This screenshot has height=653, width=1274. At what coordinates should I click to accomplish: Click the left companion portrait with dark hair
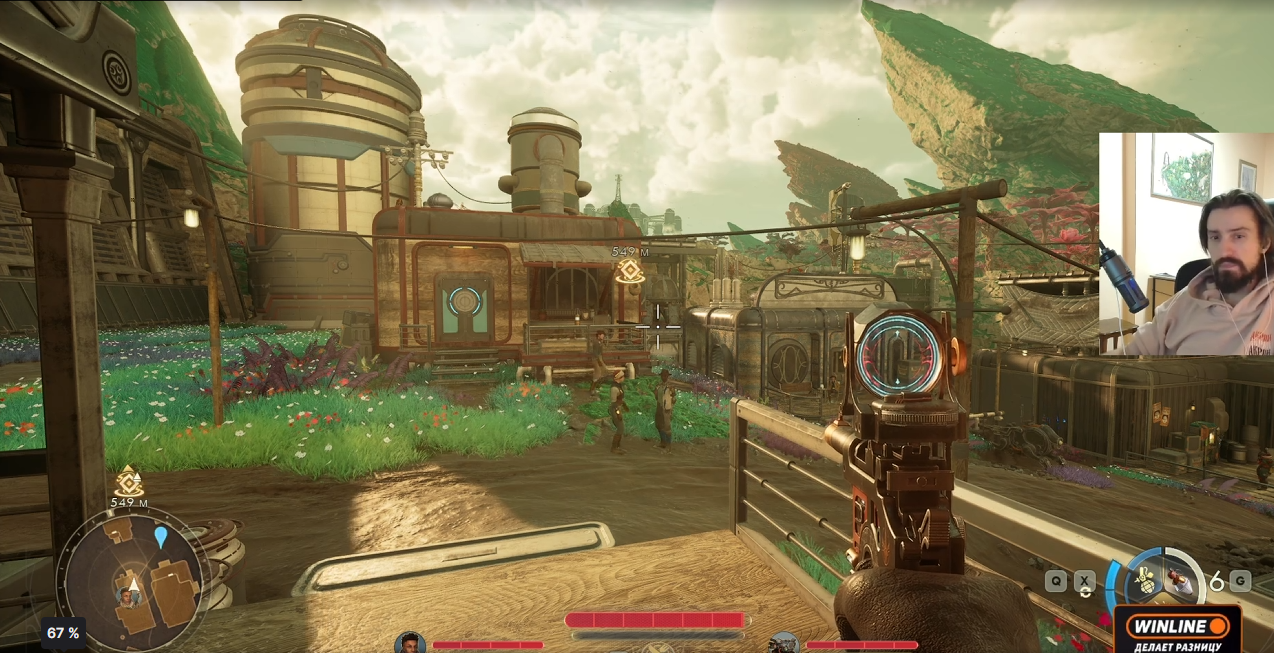coord(409,643)
